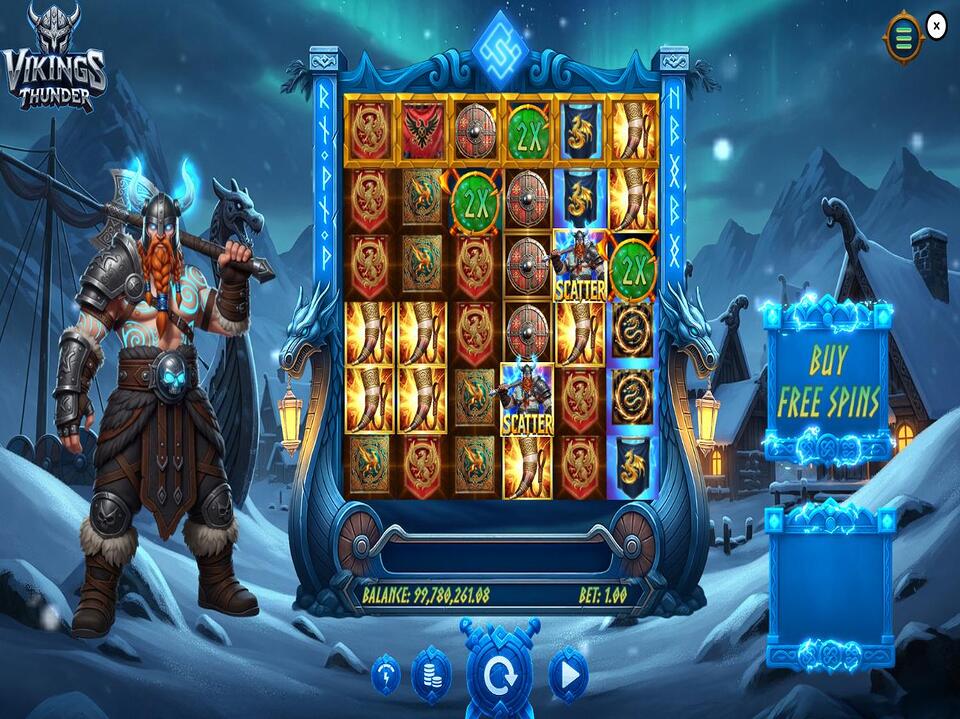Close the game with the white X button
Image resolution: width=960 pixels, height=719 pixels.
click(936, 26)
